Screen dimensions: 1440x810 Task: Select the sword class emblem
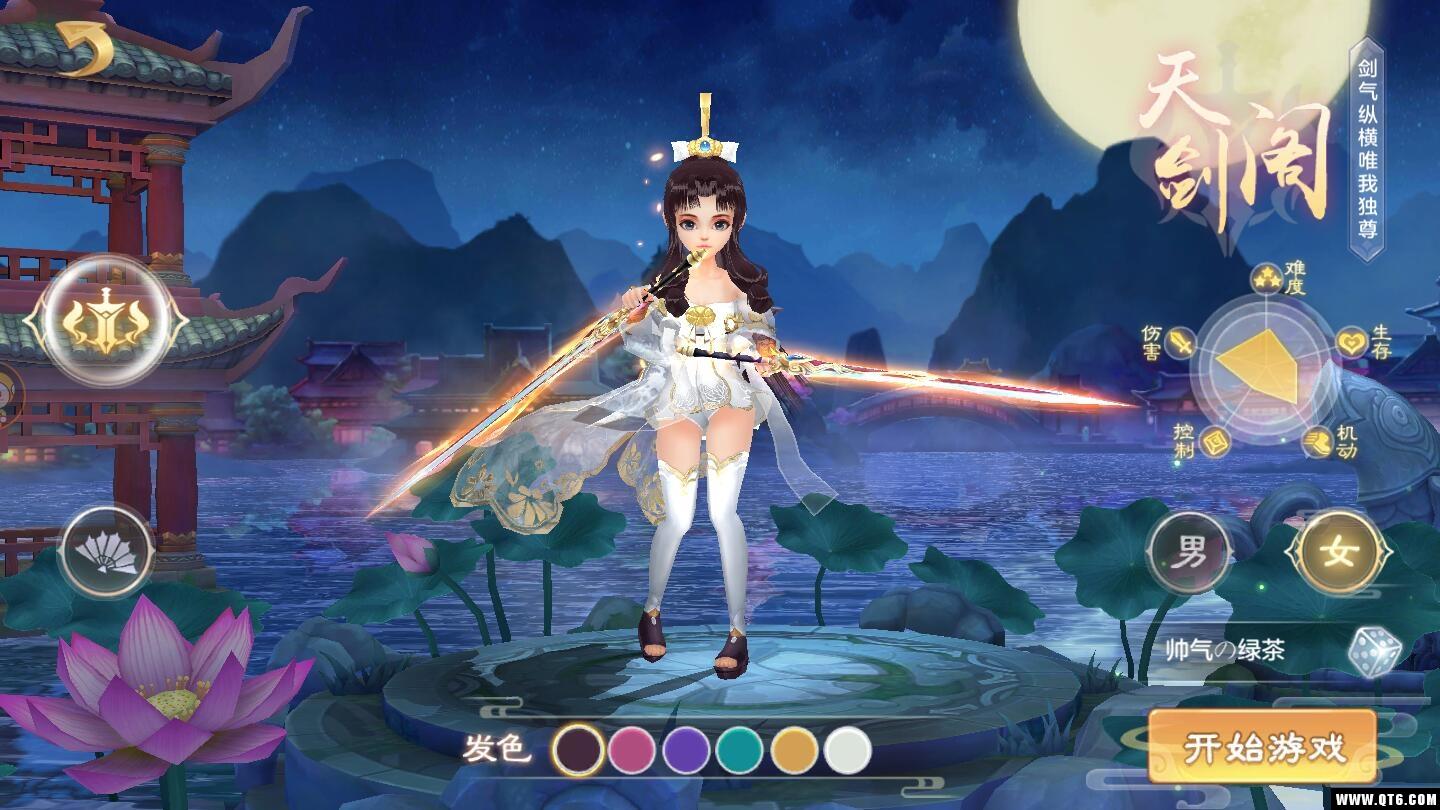click(x=106, y=321)
